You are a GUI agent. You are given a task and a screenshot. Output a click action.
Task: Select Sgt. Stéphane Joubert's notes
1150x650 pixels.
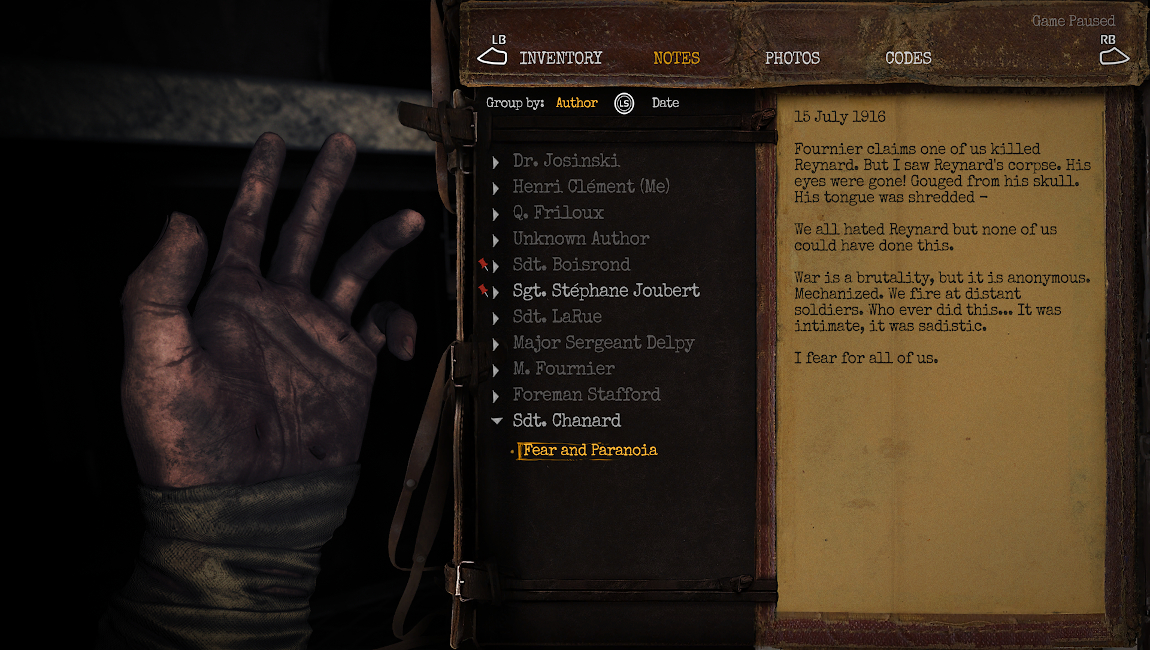(606, 291)
